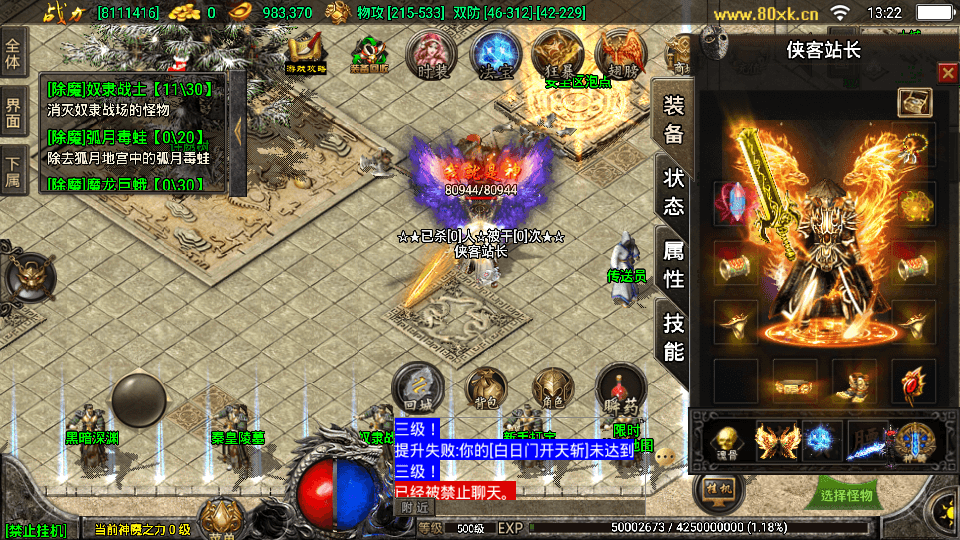Show the 技能 skills tab
This screenshot has width=960, height=540.
[x=674, y=337]
